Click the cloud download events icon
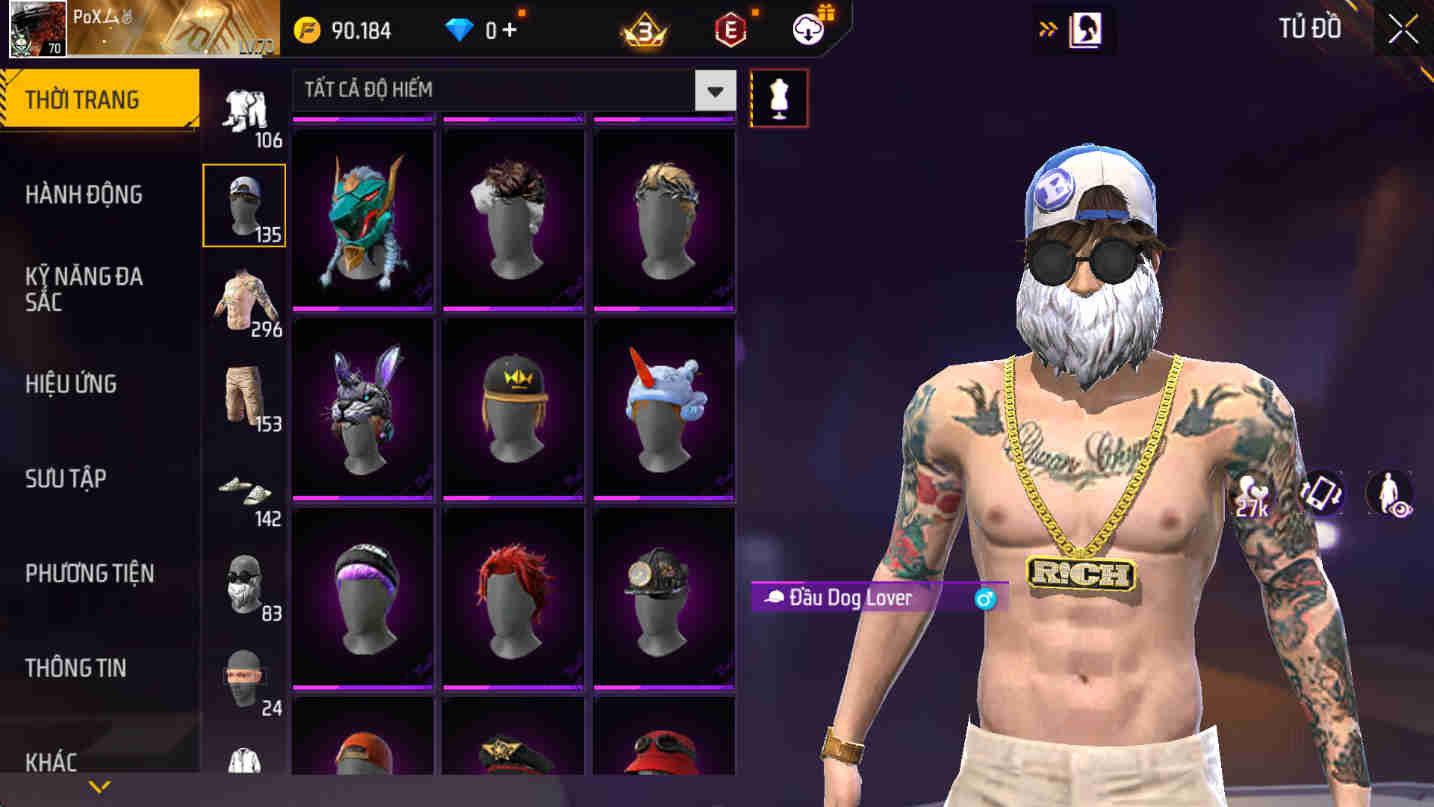 coord(806,28)
